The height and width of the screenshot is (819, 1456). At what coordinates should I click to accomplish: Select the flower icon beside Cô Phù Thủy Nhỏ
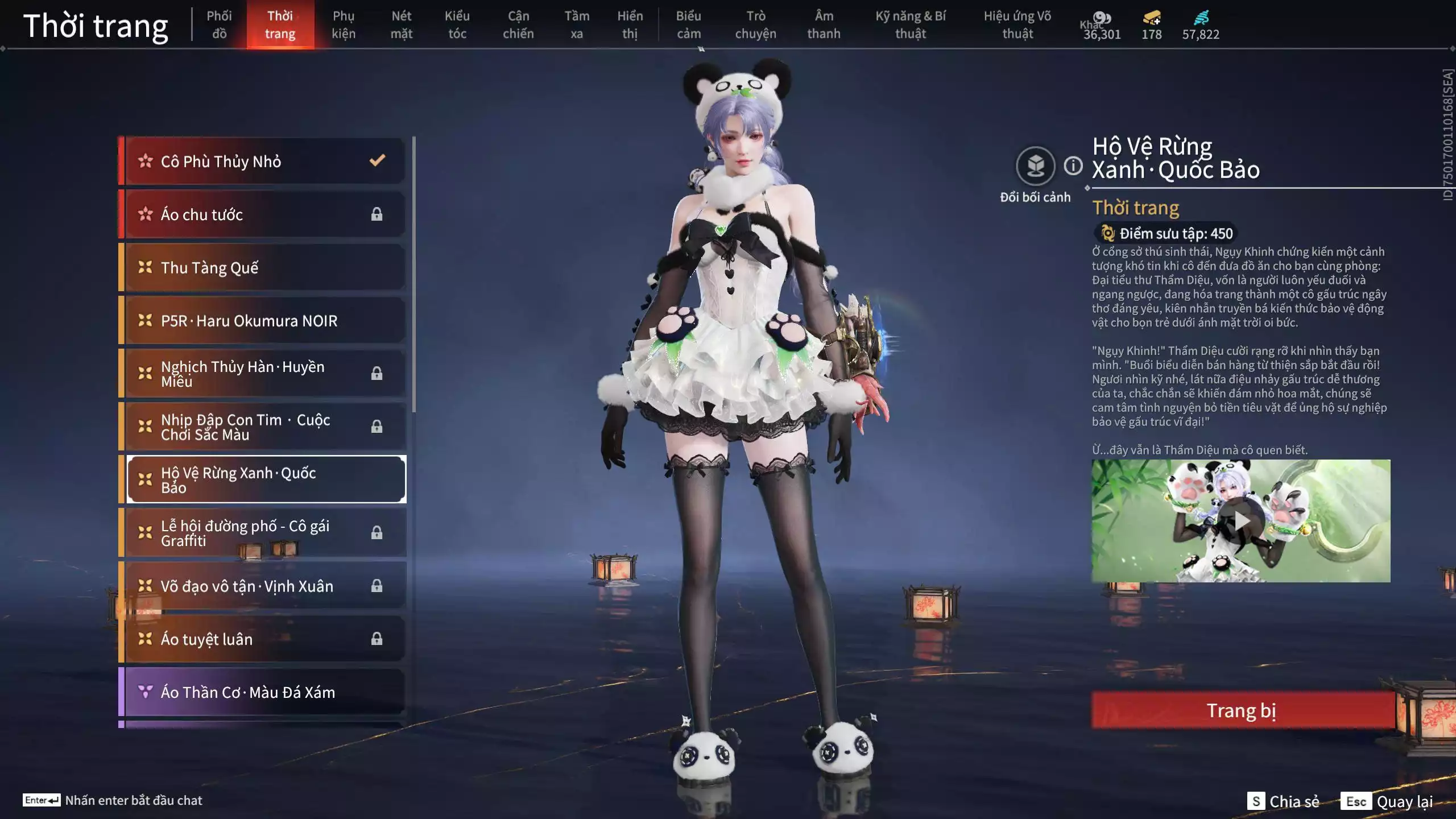(146, 162)
